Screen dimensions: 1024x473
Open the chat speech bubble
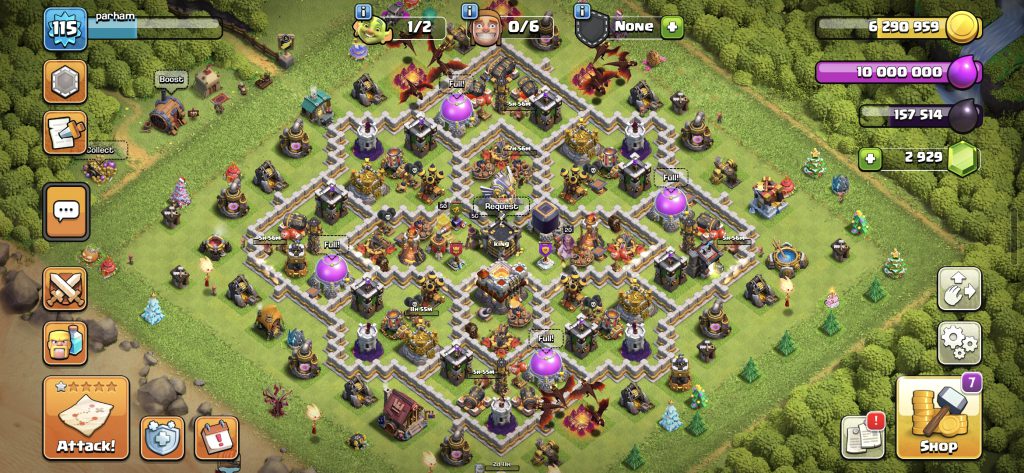tap(66, 211)
